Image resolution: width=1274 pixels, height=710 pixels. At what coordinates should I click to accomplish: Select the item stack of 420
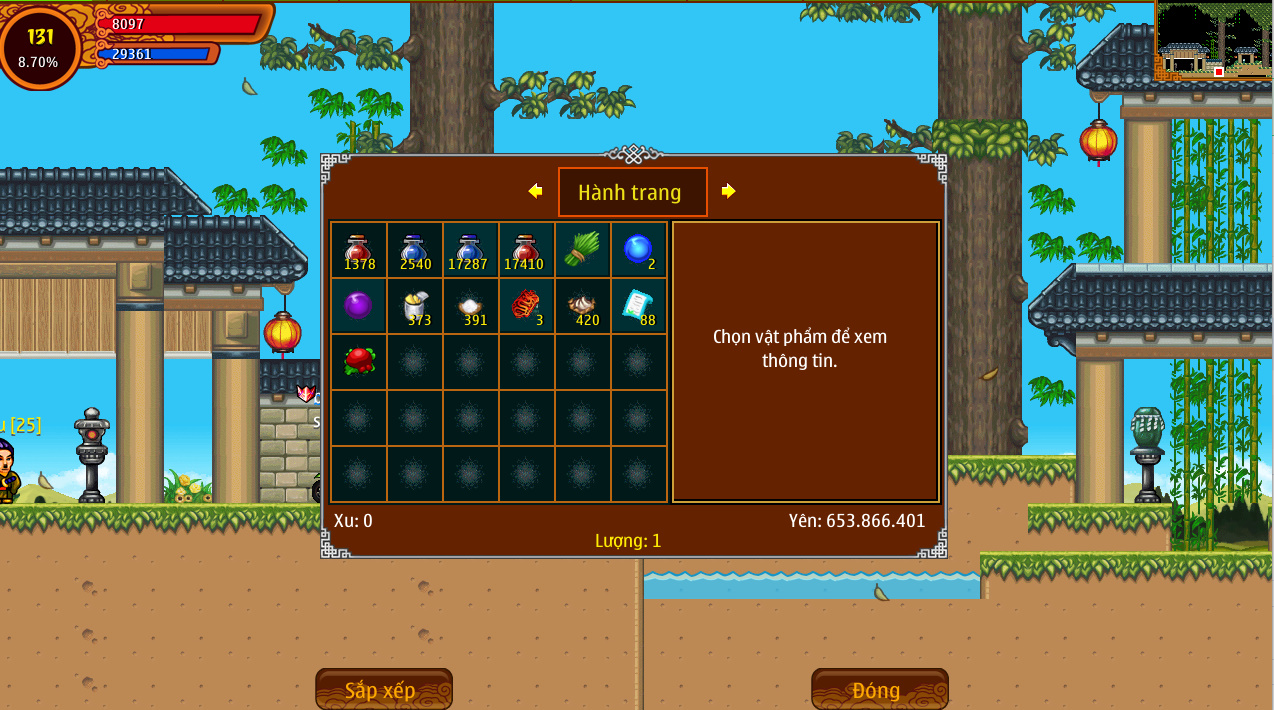(583, 306)
